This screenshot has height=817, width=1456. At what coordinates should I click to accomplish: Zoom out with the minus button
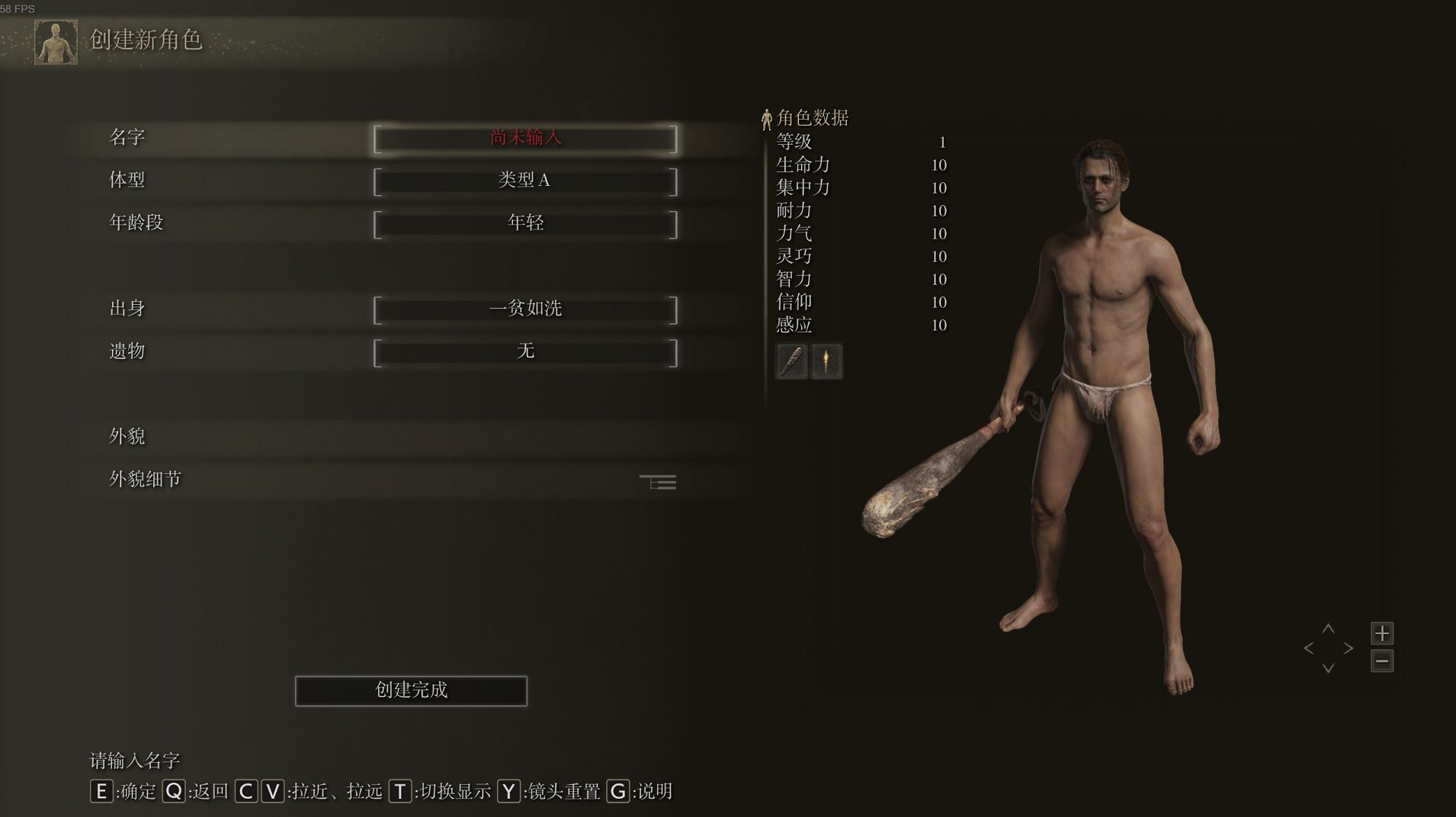click(1382, 661)
